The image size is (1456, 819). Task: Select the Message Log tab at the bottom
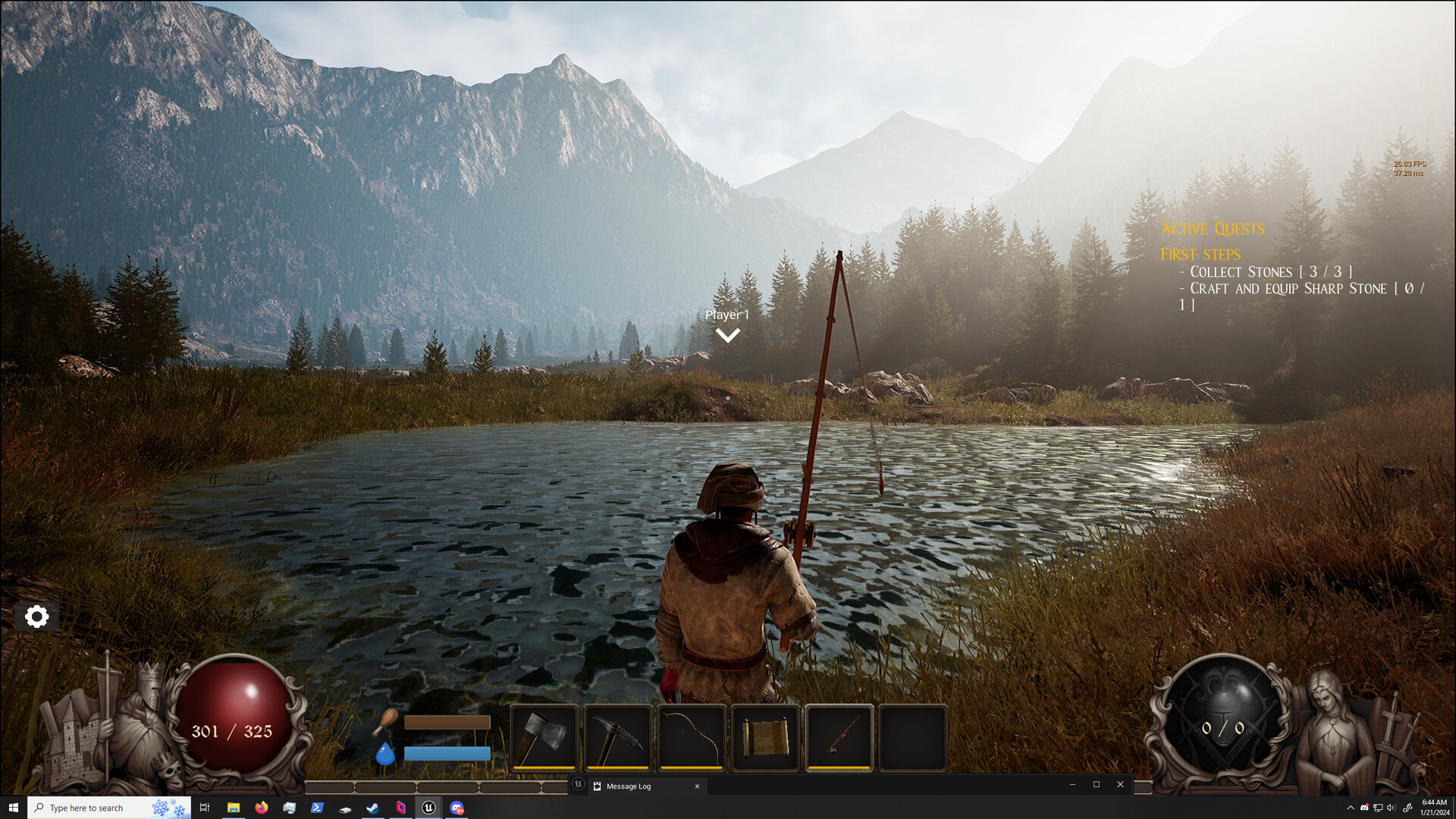pyautogui.click(x=627, y=786)
